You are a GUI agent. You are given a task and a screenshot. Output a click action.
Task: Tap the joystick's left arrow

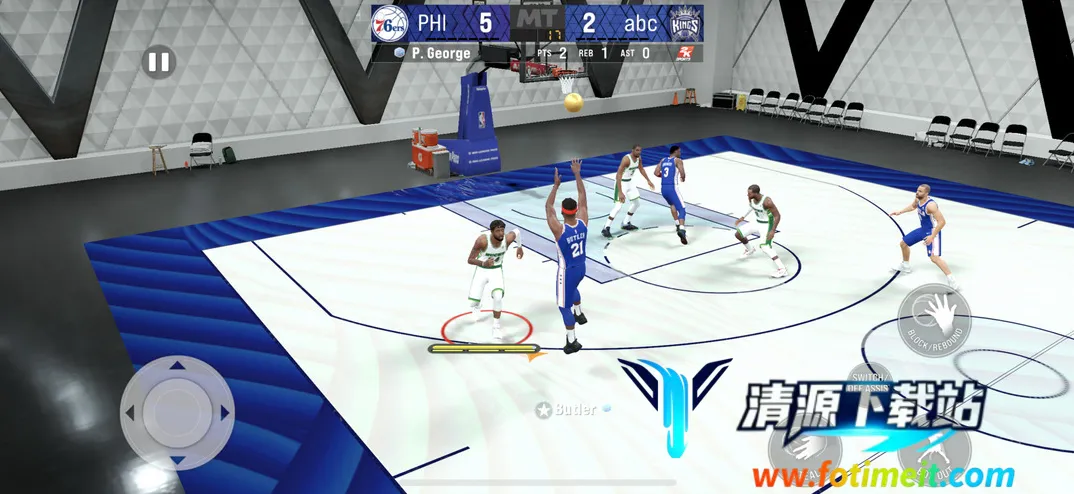(x=130, y=411)
